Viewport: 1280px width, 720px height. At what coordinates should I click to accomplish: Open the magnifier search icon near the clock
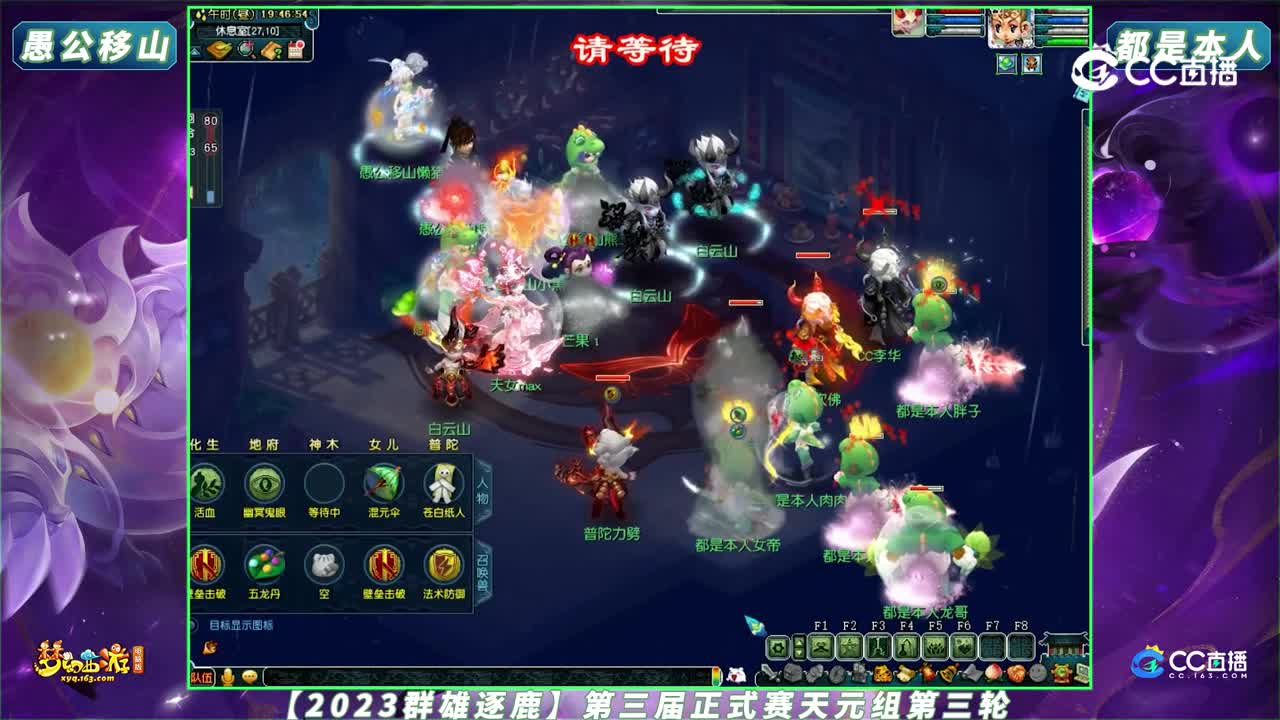[245, 50]
